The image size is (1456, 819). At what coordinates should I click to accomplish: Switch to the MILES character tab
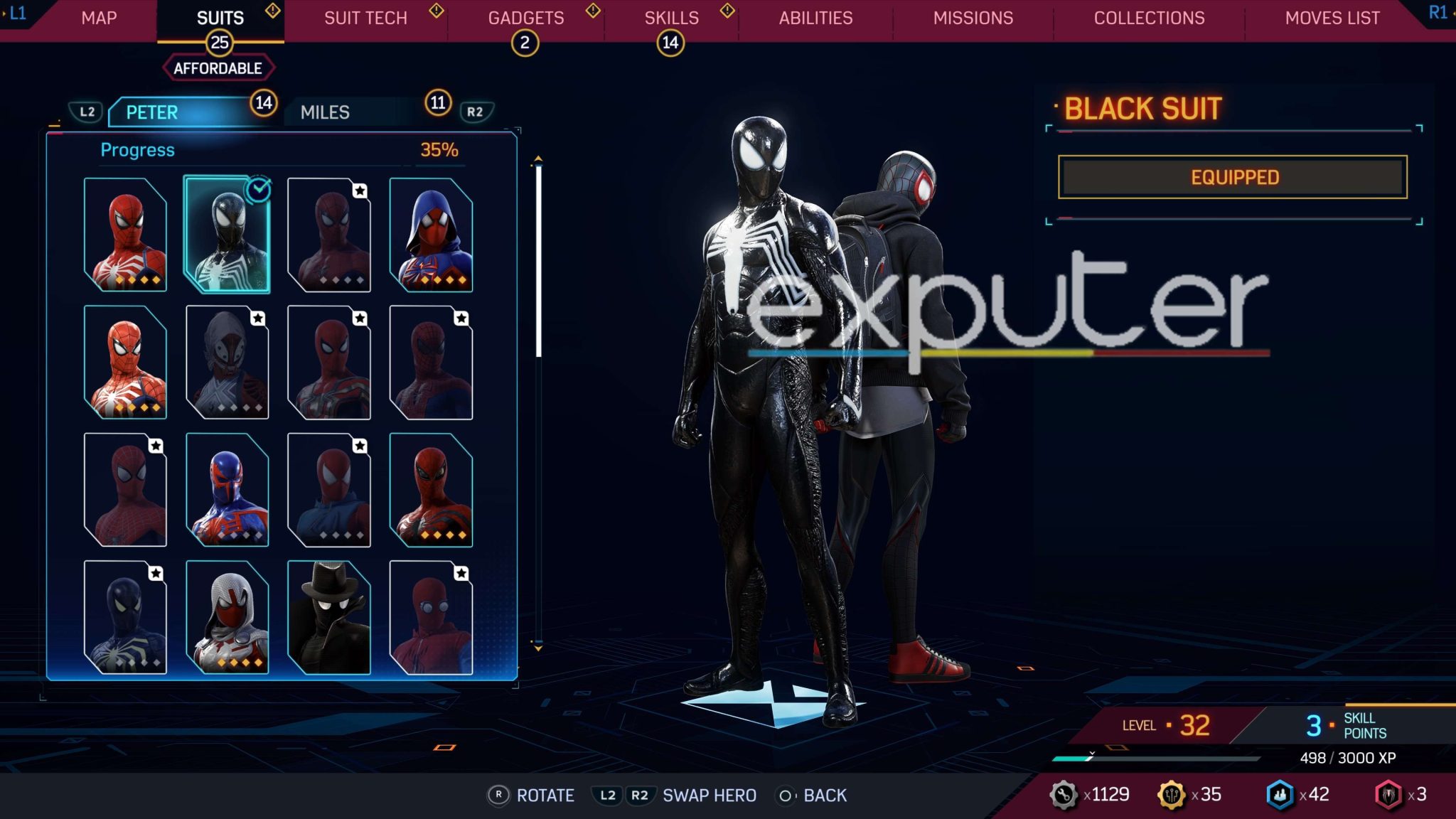click(x=324, y=112)
